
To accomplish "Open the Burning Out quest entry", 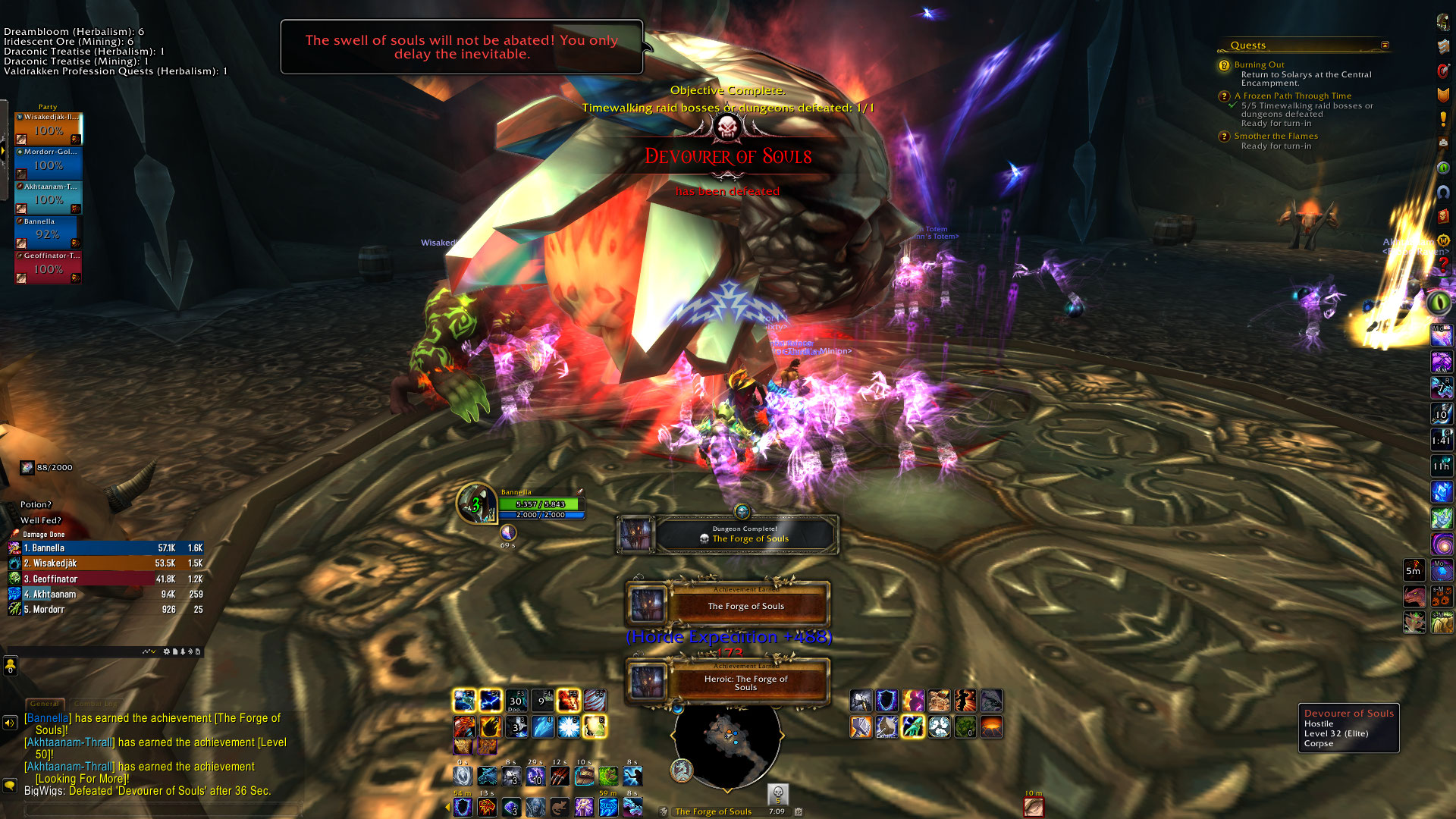I will (1259, 65).
